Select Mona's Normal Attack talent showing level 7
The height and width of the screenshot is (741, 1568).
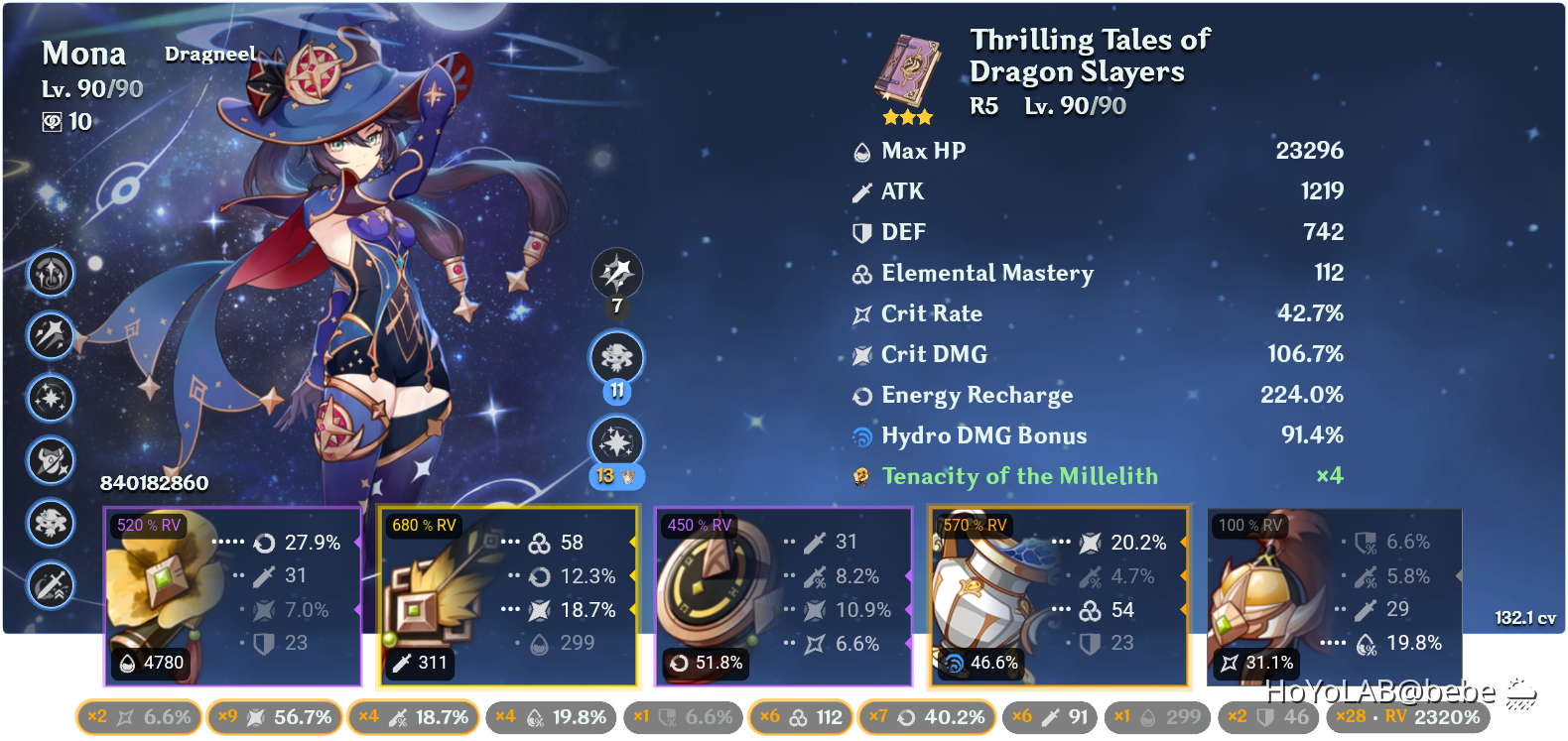[x=617, y=275]
